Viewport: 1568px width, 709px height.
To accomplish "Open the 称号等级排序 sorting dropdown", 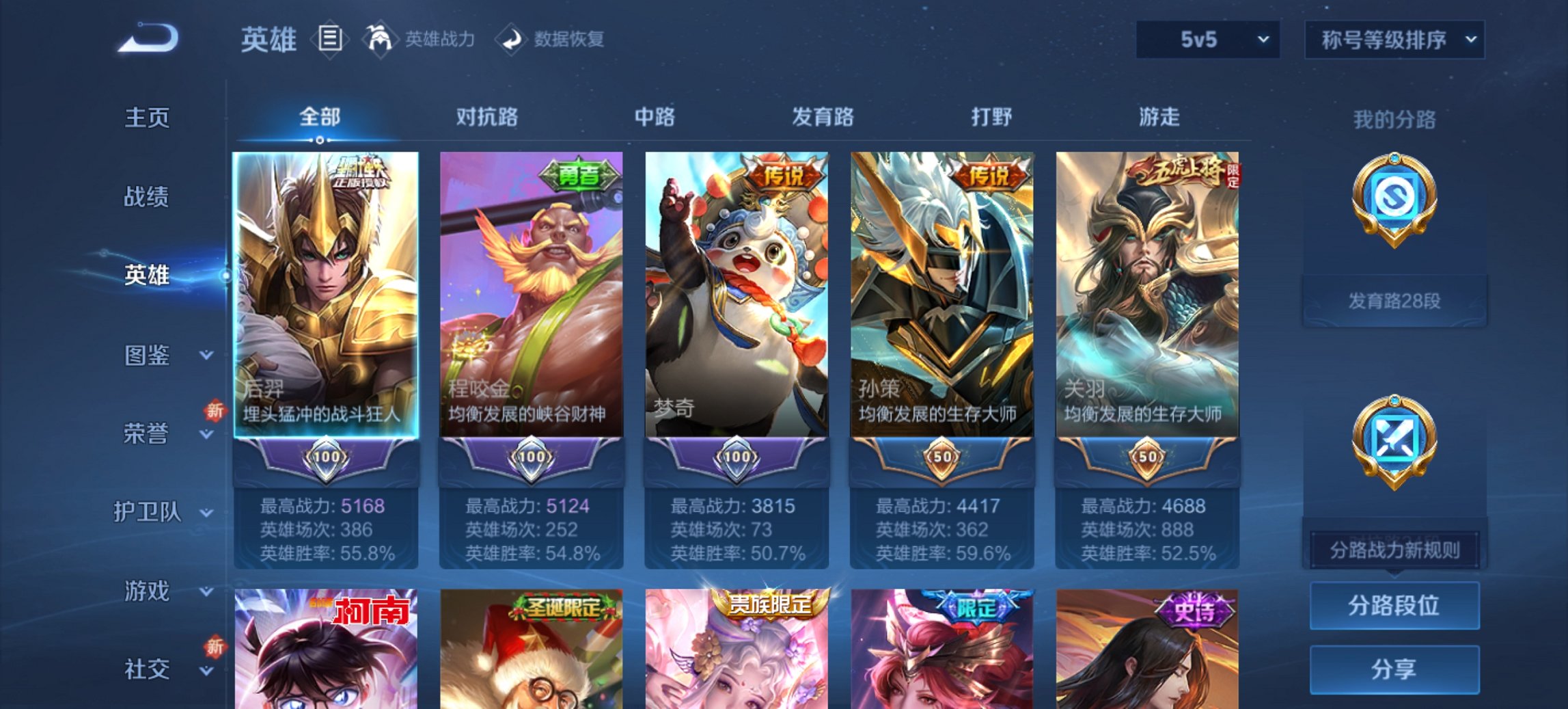I will 1394,40.
